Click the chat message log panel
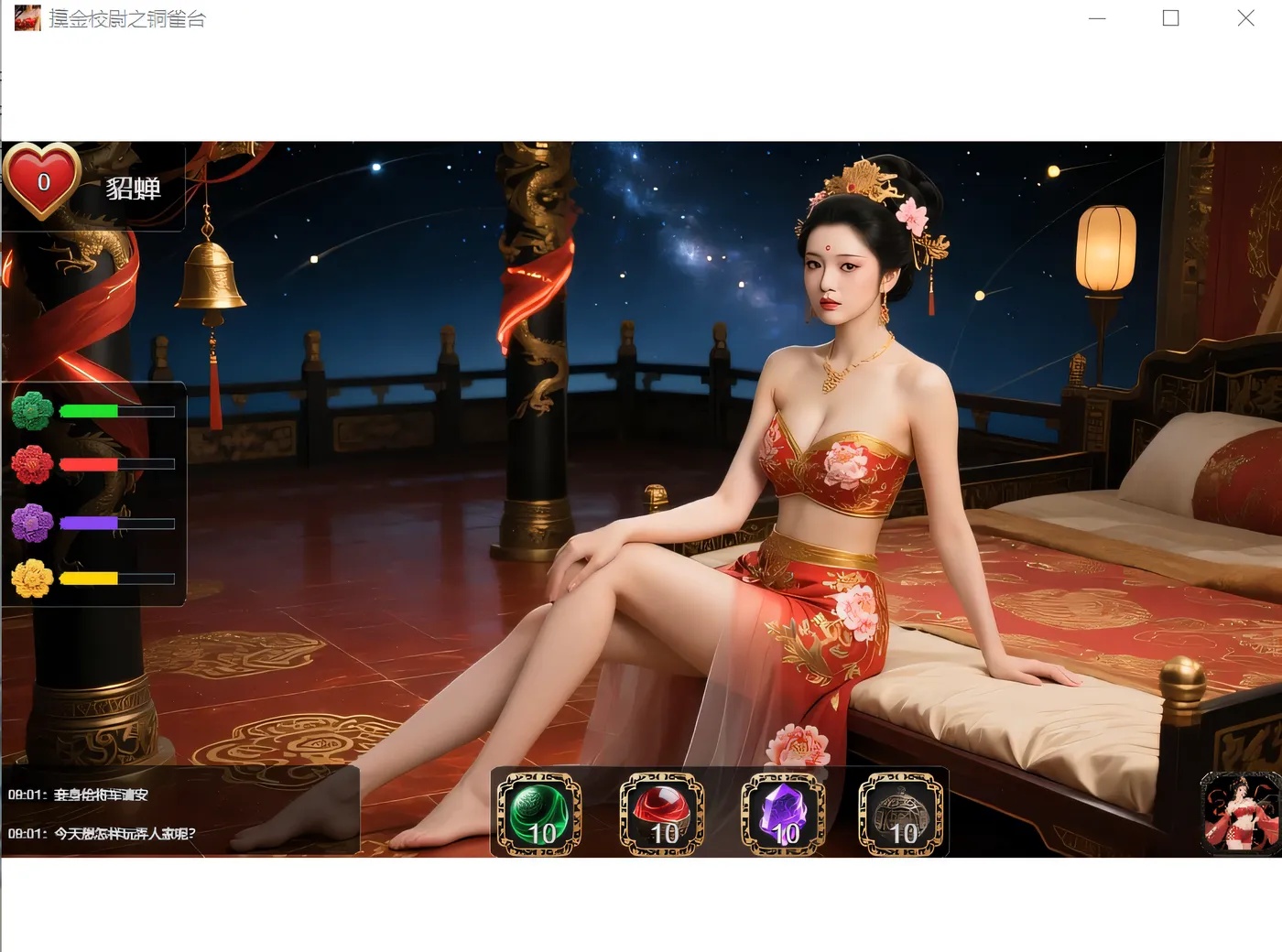 tap(179, 808)
